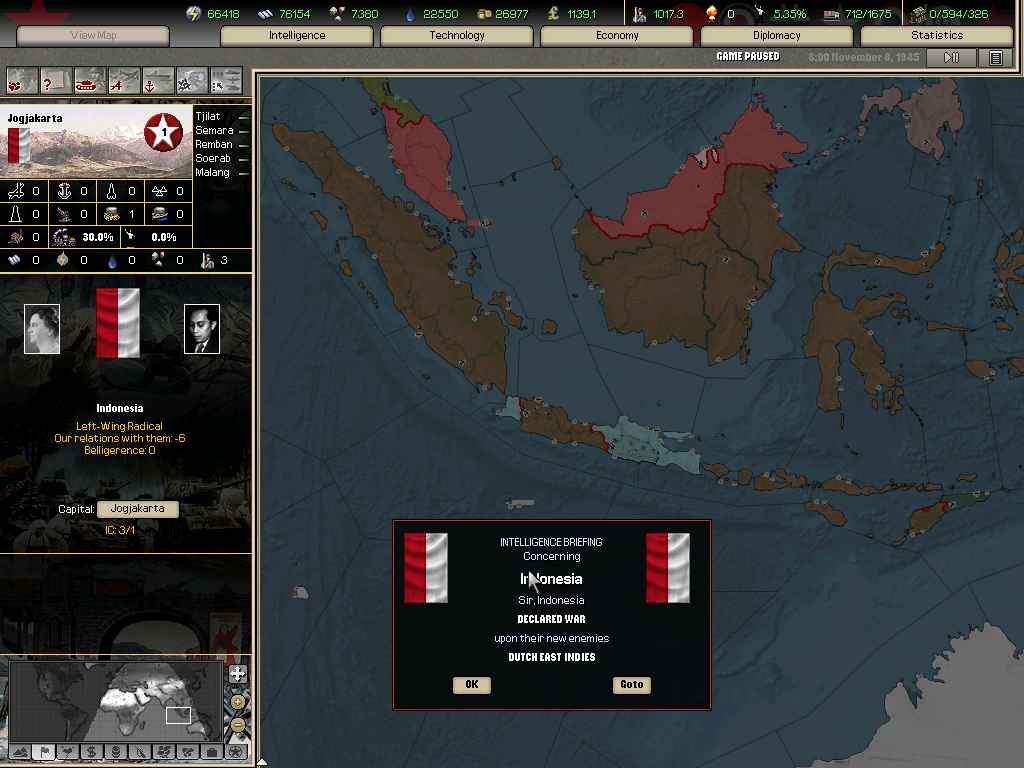Viewport: 1024px width, 768px height.
Task: Zoom out with the minimap minus button
Action: [237, 724]
